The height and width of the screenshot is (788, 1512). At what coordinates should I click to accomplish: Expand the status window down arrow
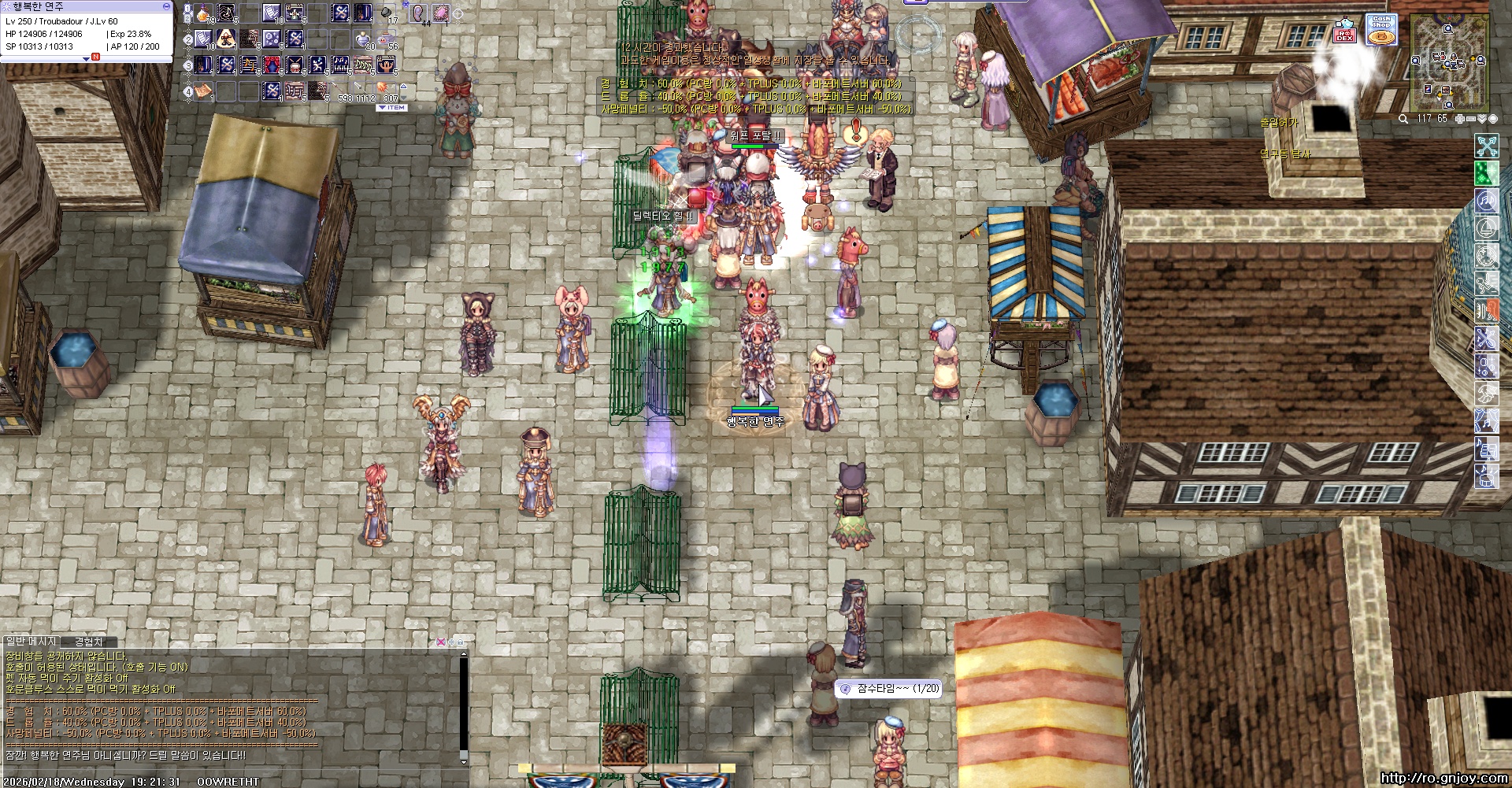pos(87,58)
